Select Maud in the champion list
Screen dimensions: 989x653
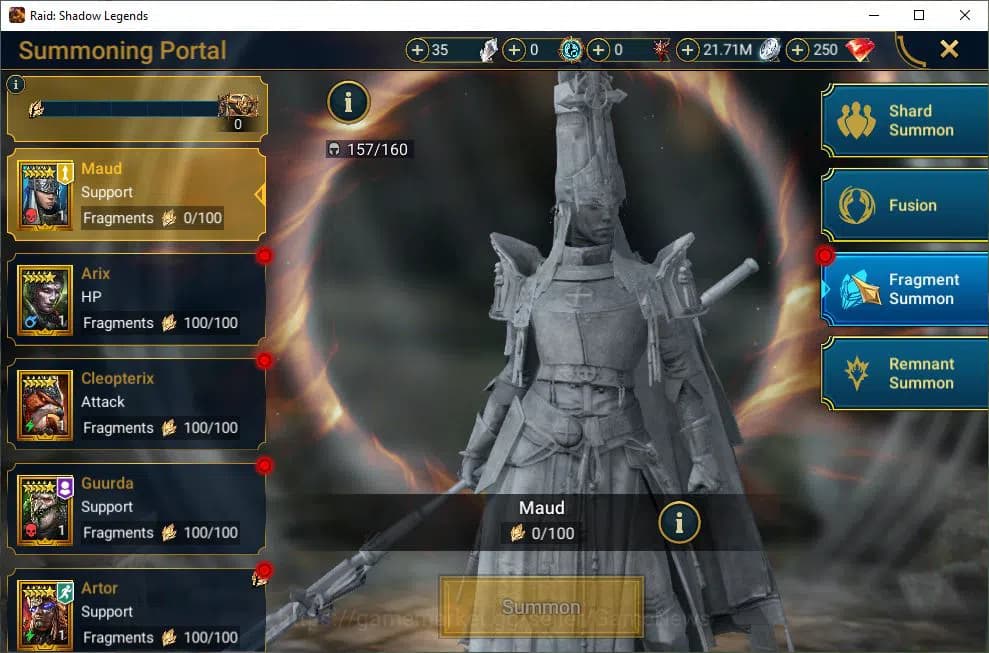point(136,194)
